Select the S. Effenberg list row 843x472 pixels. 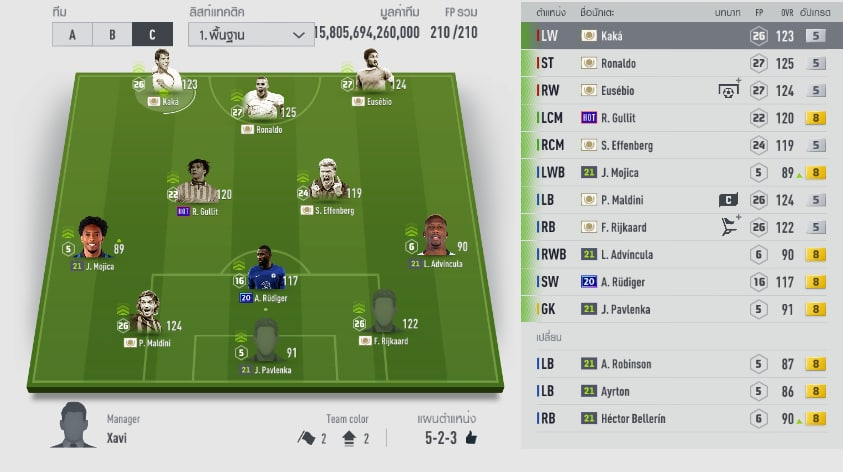(679, 145)
